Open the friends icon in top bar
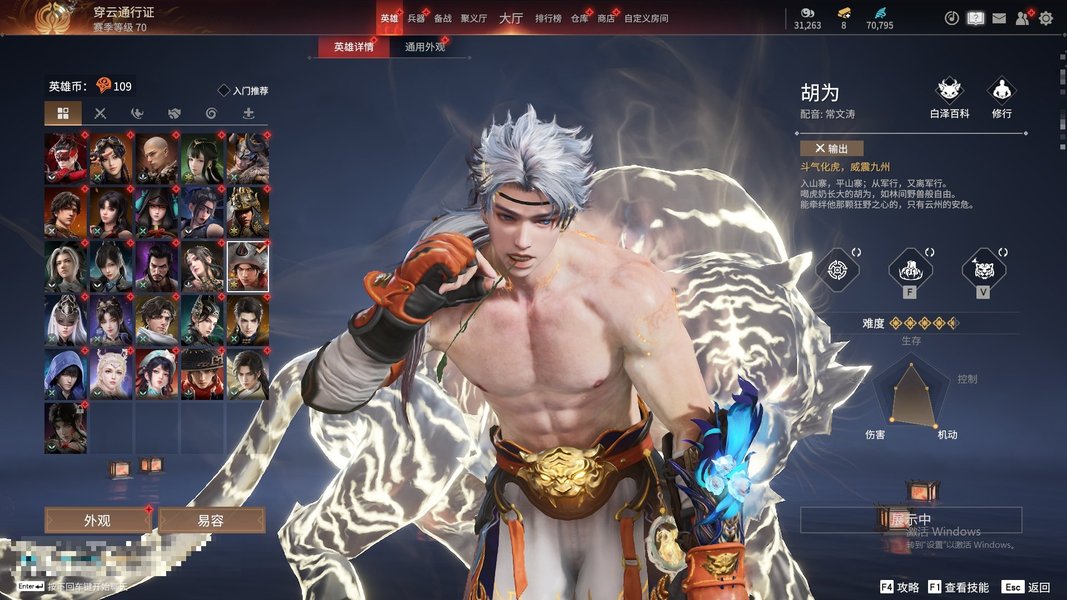Image resolution: width=1067 pixels, height=600 pixels. point(1022,18)
